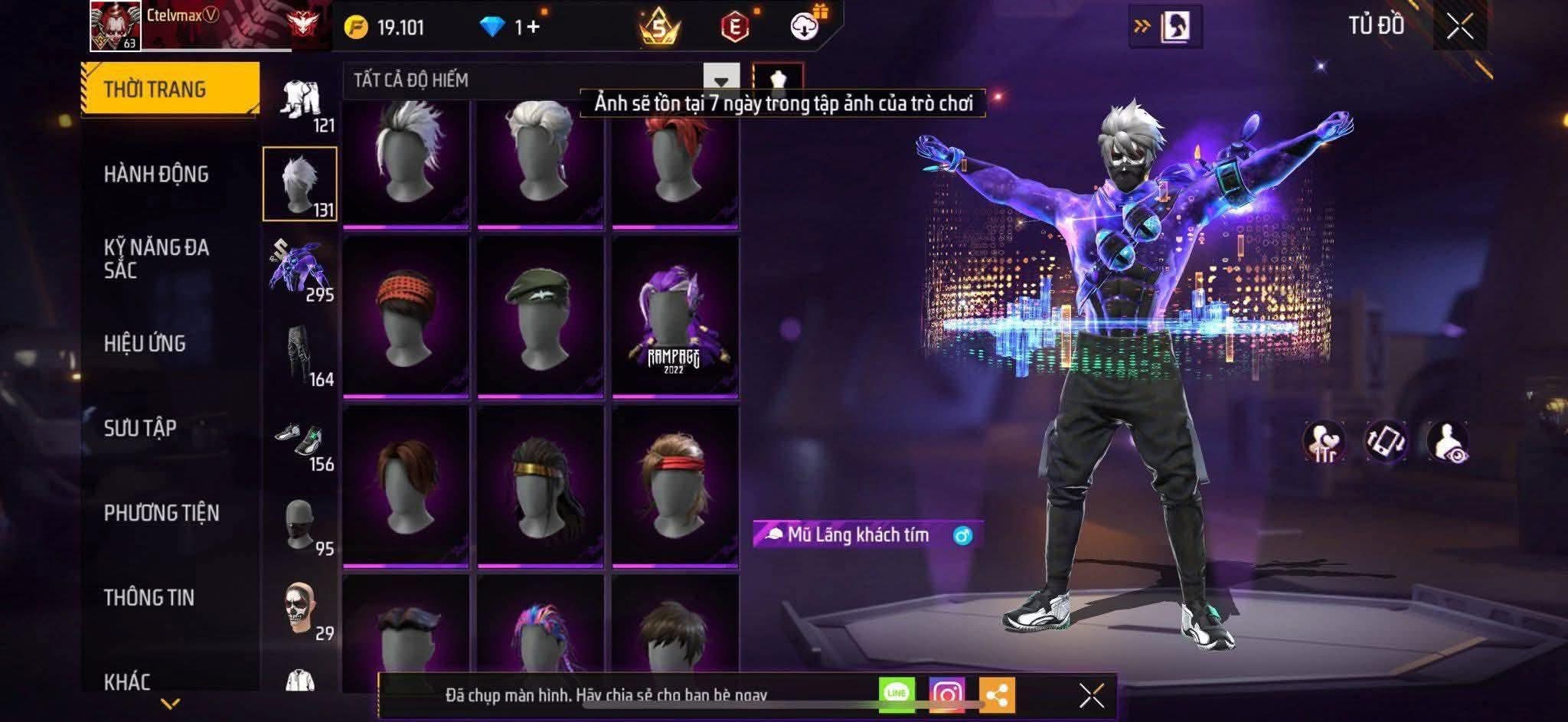Dismiss the screenshot share banner
Screen dimensions: 1568x722
pyautogui.click(x=1091, y=695)
